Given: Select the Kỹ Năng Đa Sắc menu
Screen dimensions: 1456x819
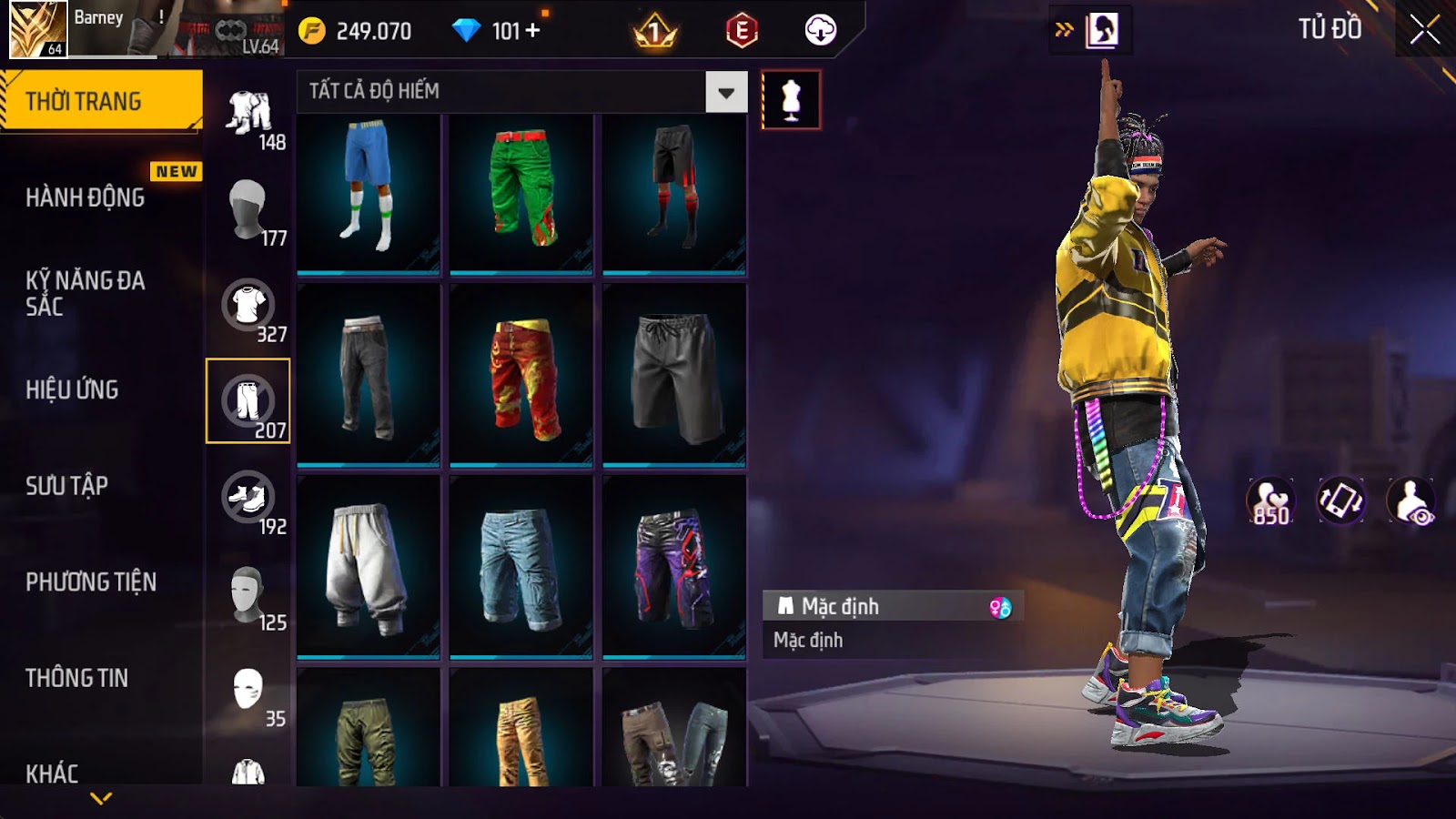Looking at the screenshot, I should 86,293.
